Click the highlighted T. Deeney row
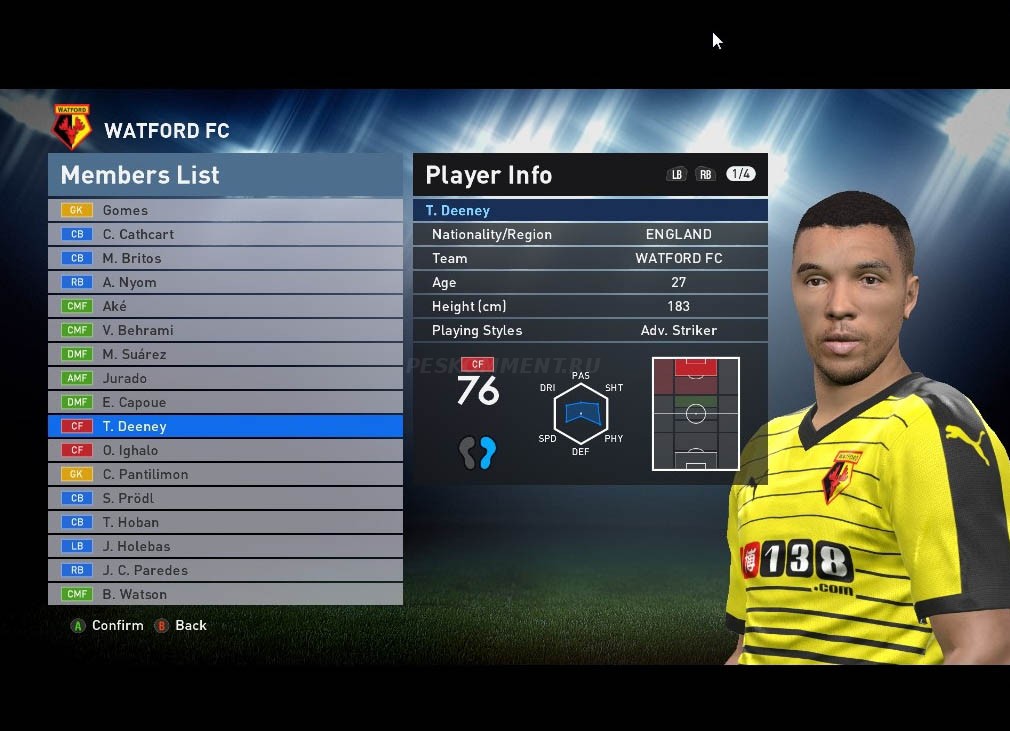The height and width of the screenshot is (731, 1010). click(x=225, y=426)
